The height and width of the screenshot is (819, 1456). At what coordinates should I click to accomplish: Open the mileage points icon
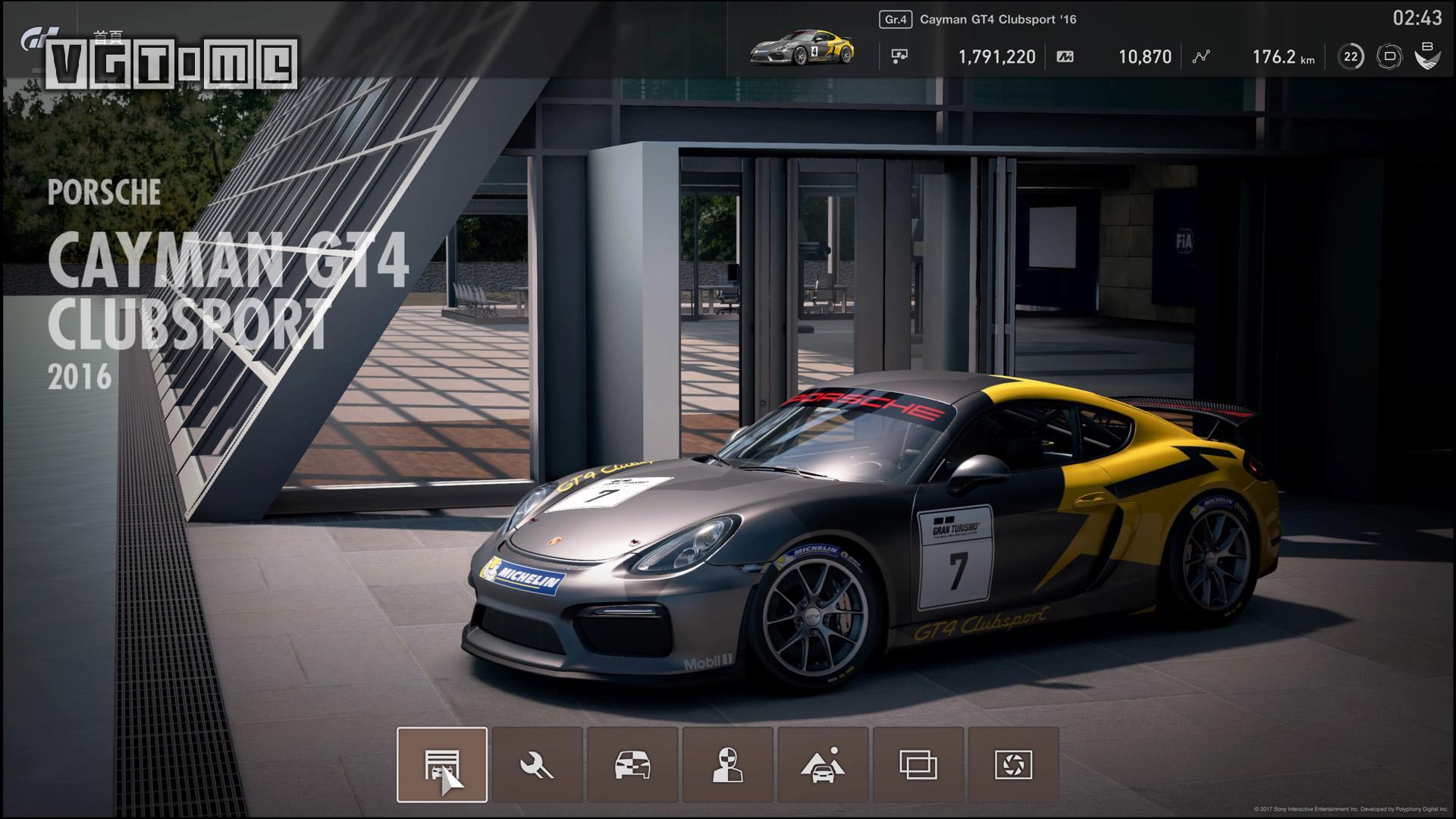point(1064,56)
